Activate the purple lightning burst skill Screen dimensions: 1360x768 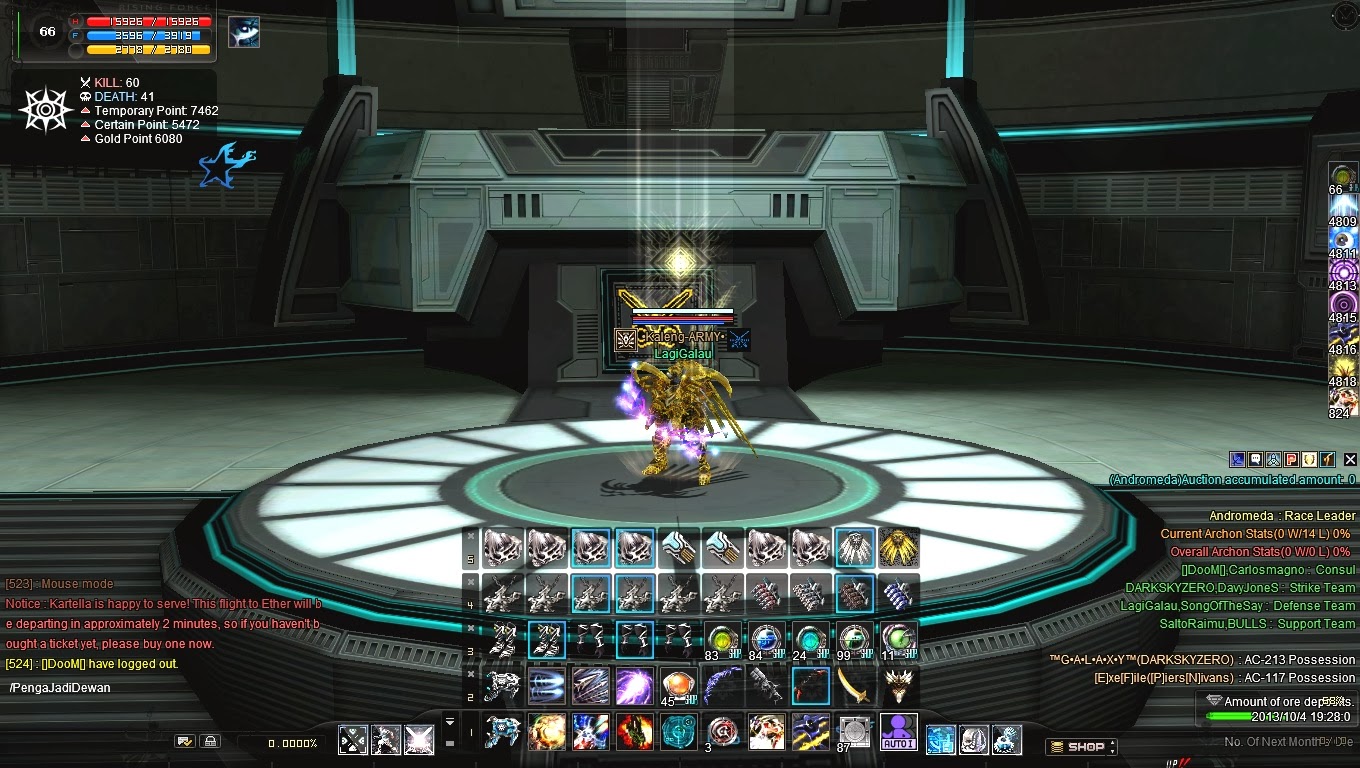click(634, 686)
